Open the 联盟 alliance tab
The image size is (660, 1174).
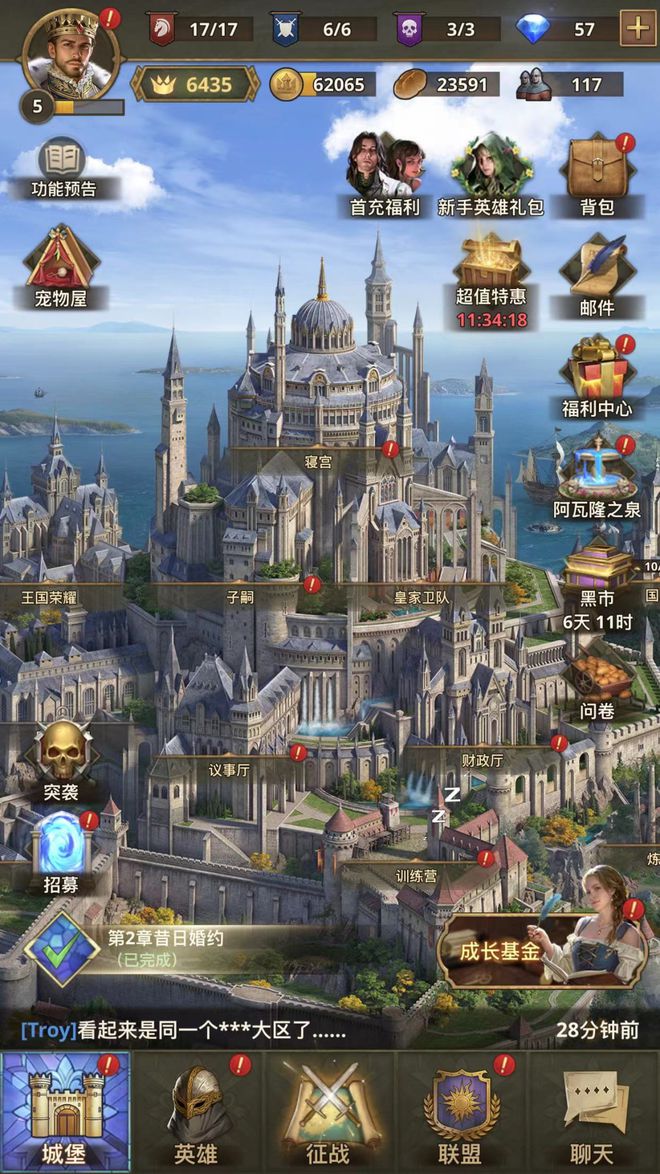[x=460, y=1110]
